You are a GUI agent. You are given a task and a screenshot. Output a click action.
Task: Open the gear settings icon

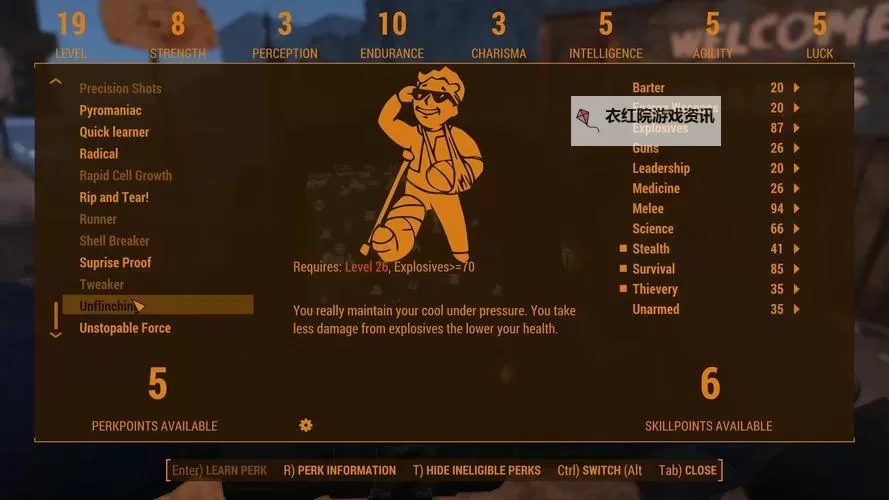306,425
